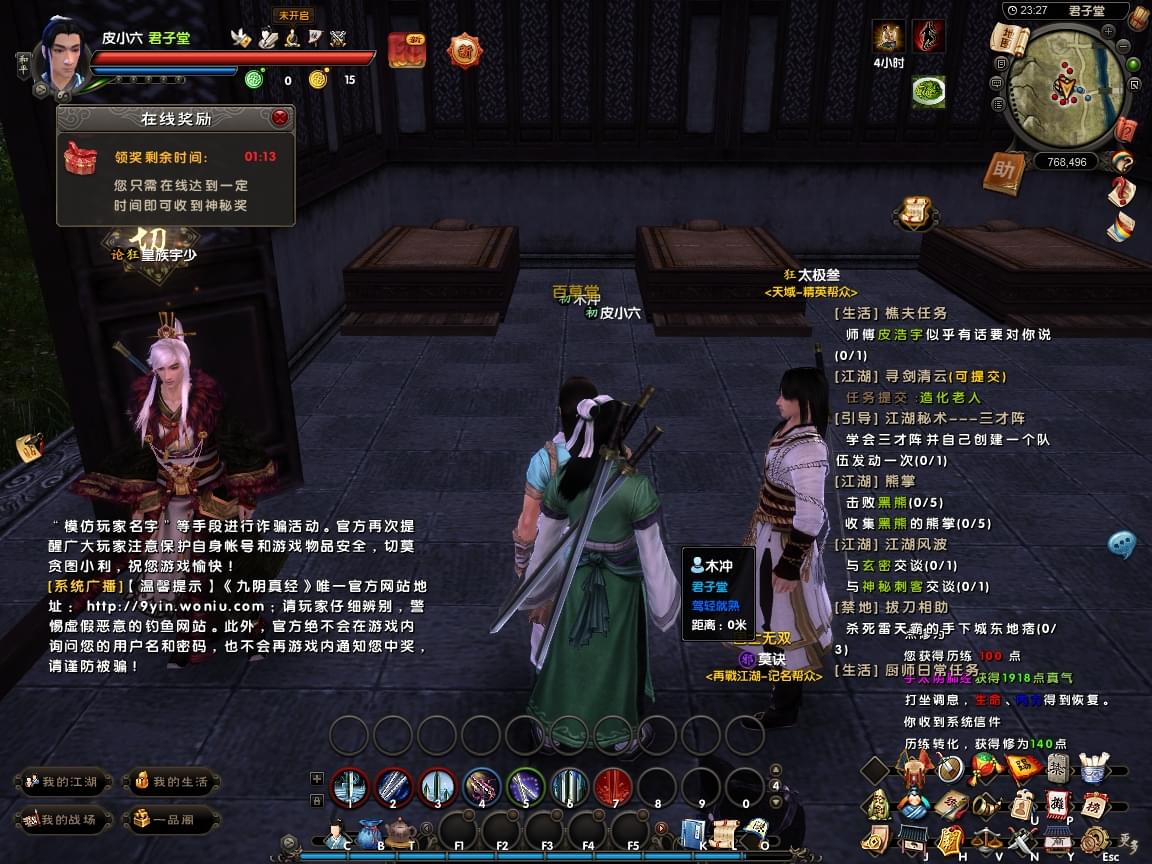Open the 助 helper book
Image resolution: width=1152 pixels, height=864 pixels.
click(x=1003, y=172)
